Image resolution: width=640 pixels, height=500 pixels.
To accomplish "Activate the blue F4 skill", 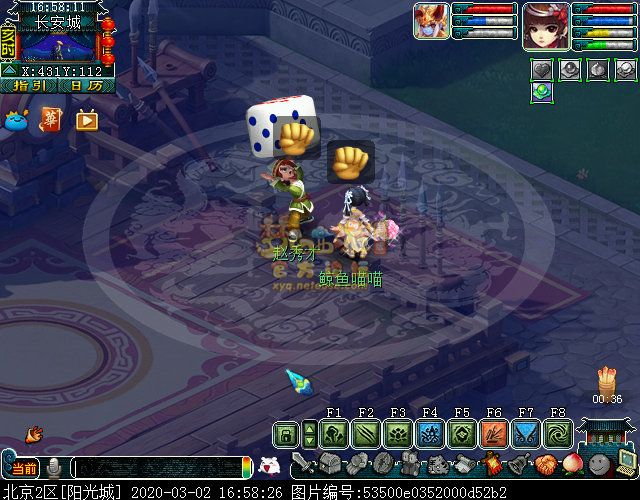I will tap(430, 434).
